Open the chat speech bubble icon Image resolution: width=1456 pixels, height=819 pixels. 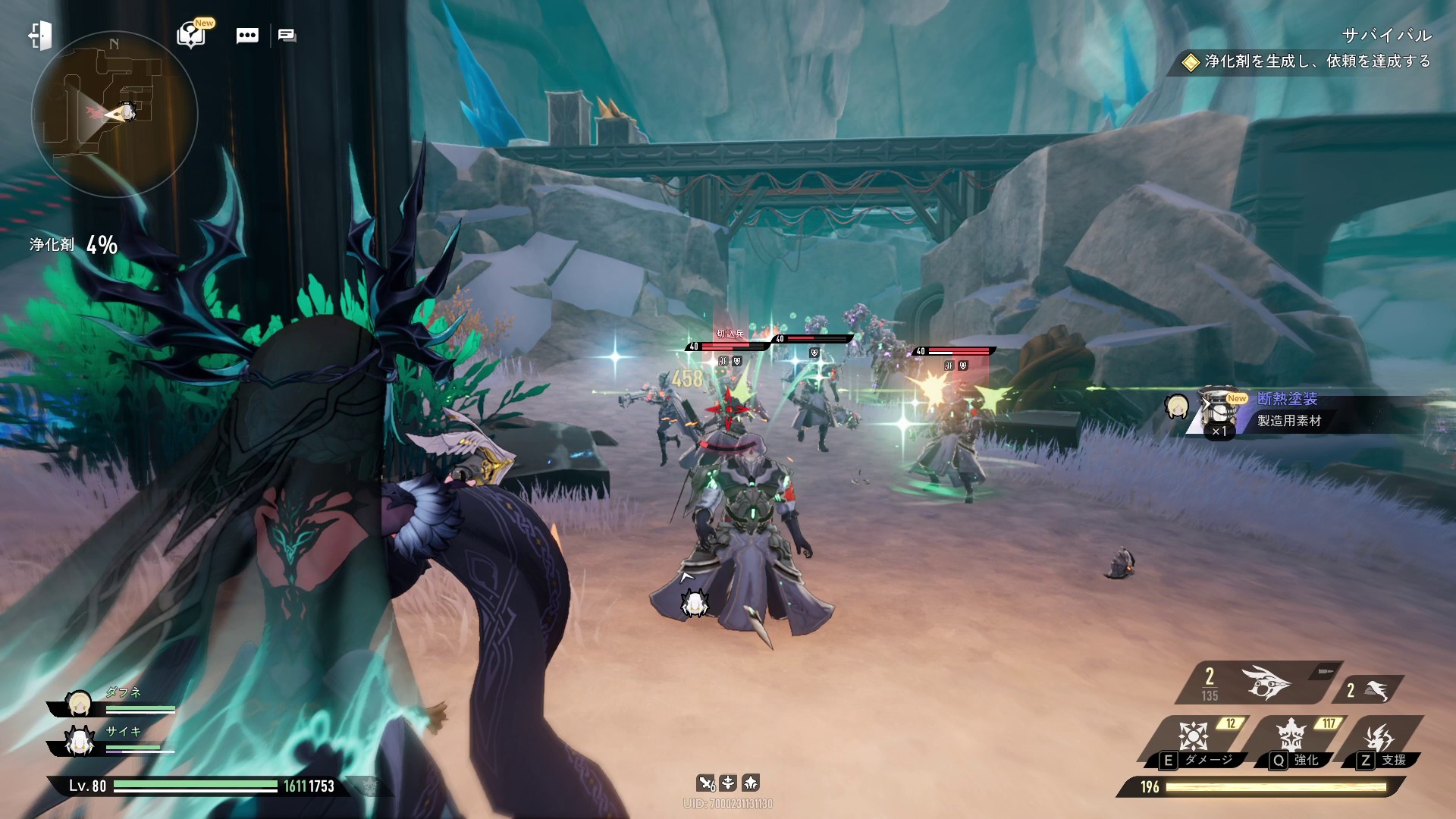click(247, 36)
